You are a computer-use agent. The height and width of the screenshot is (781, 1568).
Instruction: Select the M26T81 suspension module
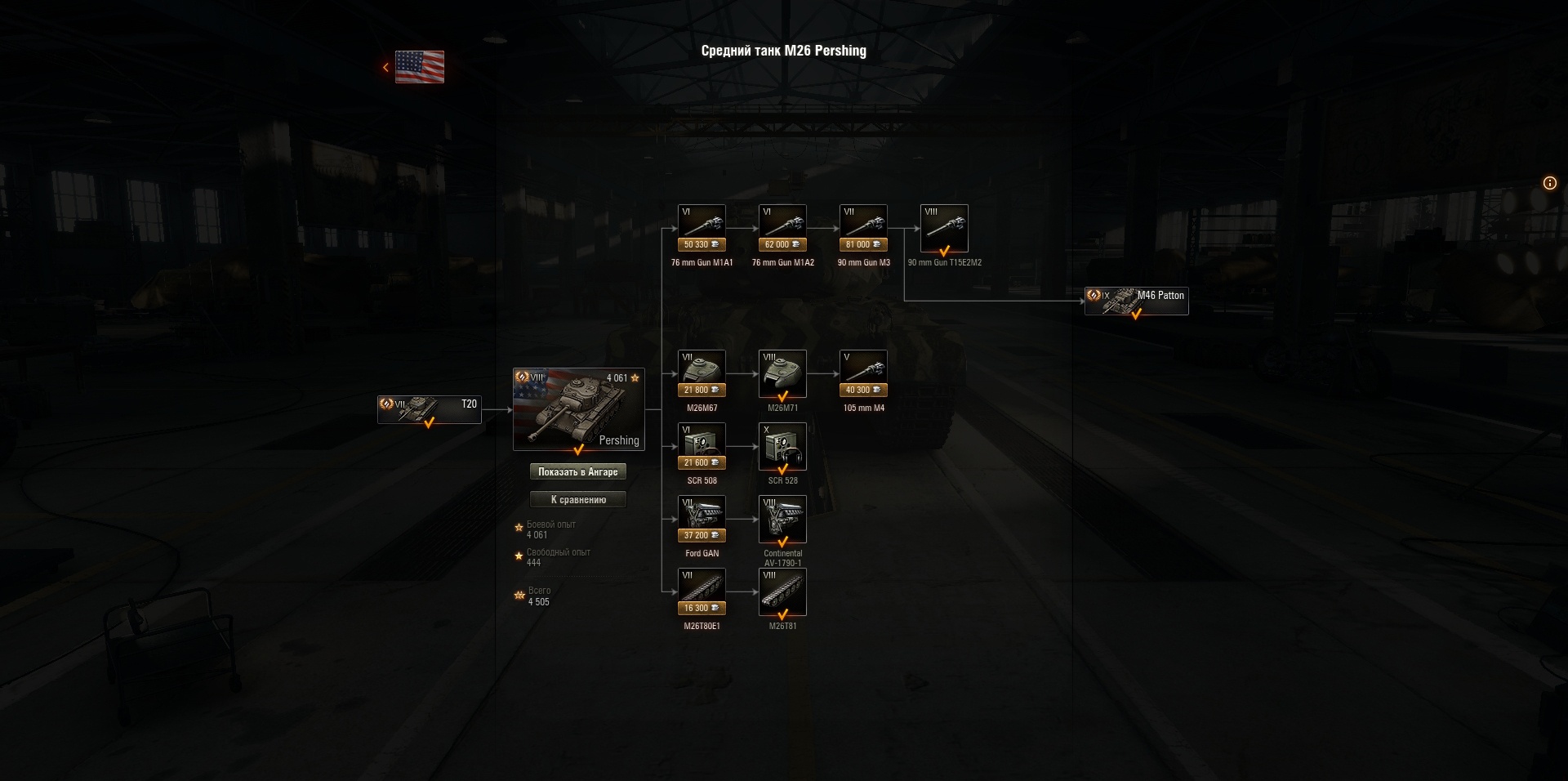[x=782, y=590]
